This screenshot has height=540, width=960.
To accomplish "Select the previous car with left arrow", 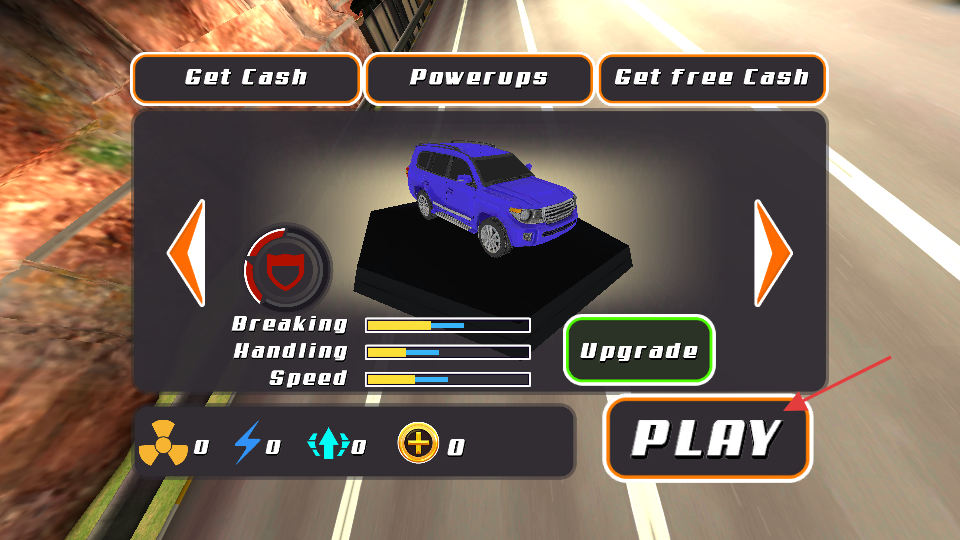I will point(187,253).
